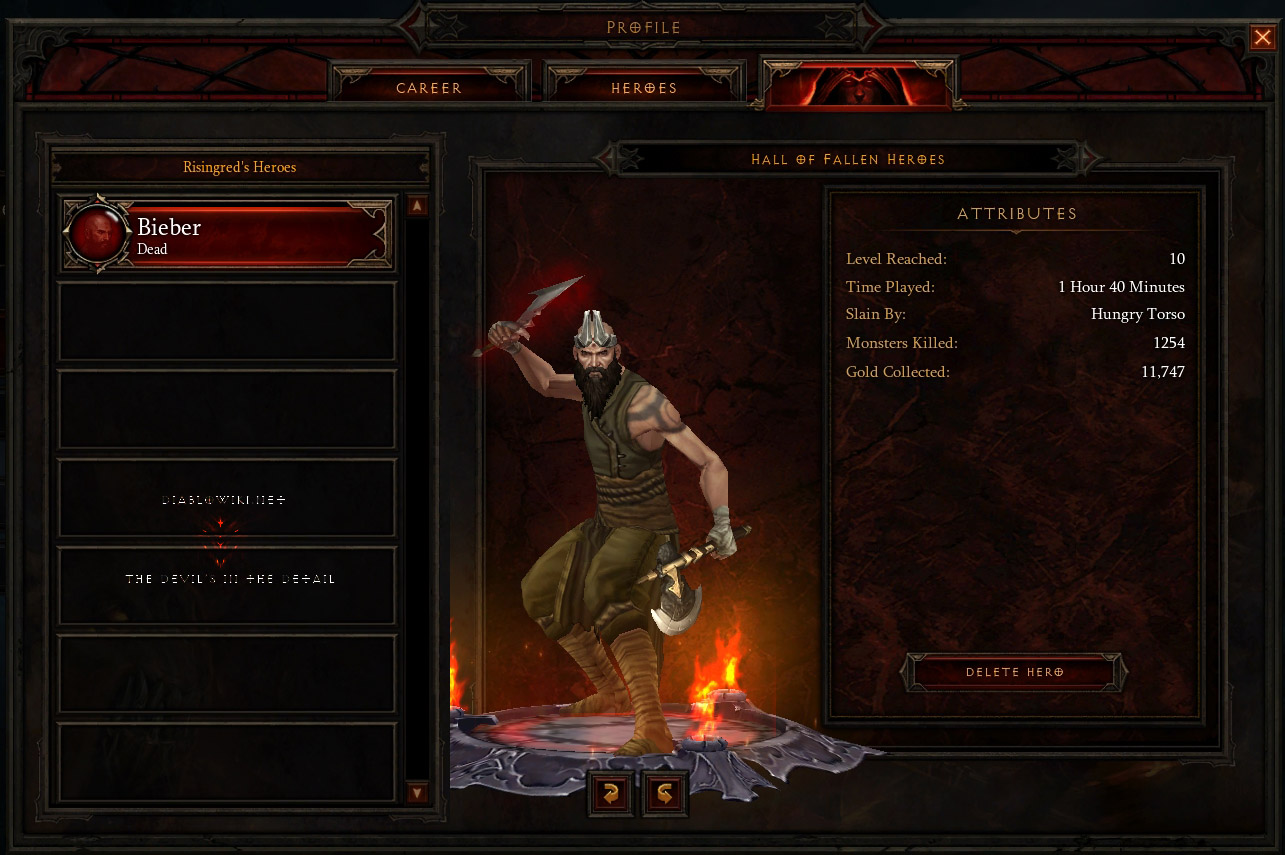Click the hero list scrollbar up arrow
1285x855 pixels.
418,205
